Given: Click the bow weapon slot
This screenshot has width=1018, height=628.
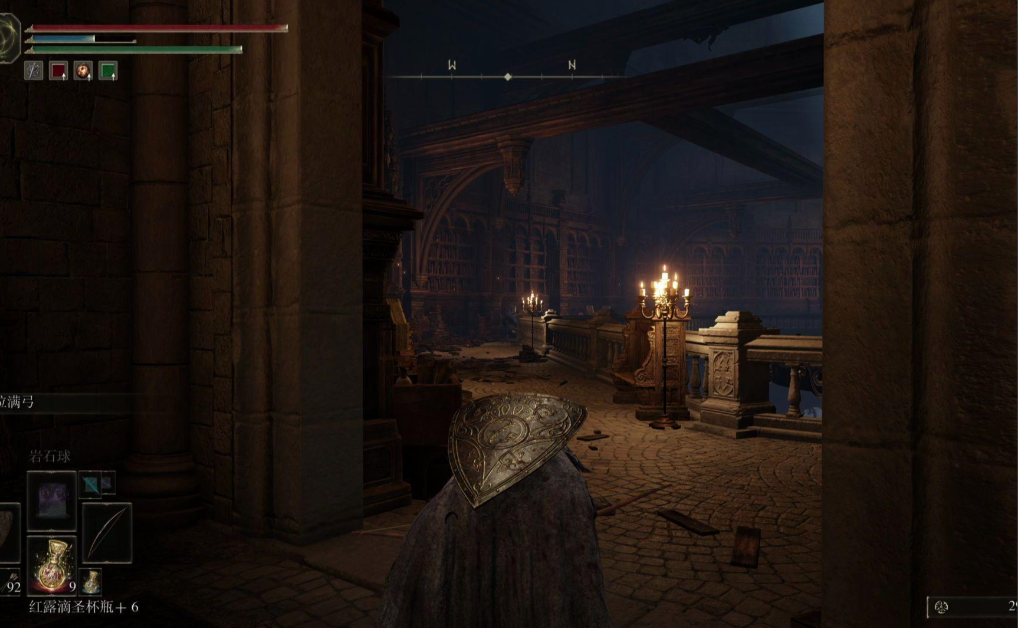Looking at the screenshot, I should tap(106, 532).
